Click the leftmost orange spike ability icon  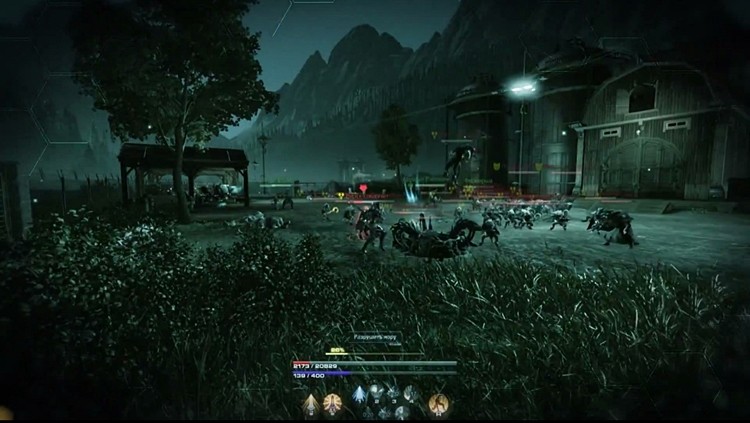(311, 404)
